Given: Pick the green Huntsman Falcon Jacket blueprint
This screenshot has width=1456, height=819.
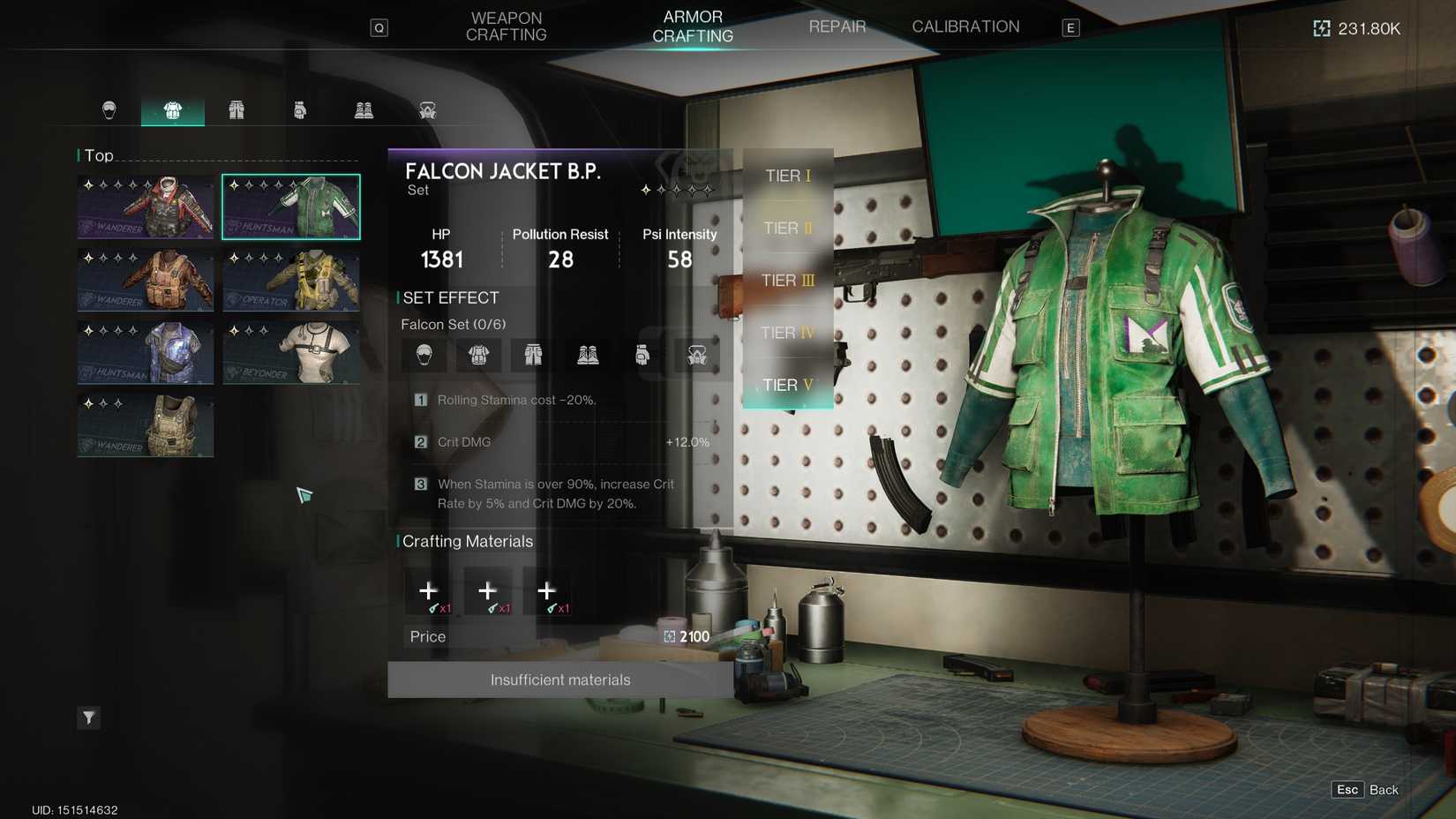Looking at the screenshot, I should 291,207.
